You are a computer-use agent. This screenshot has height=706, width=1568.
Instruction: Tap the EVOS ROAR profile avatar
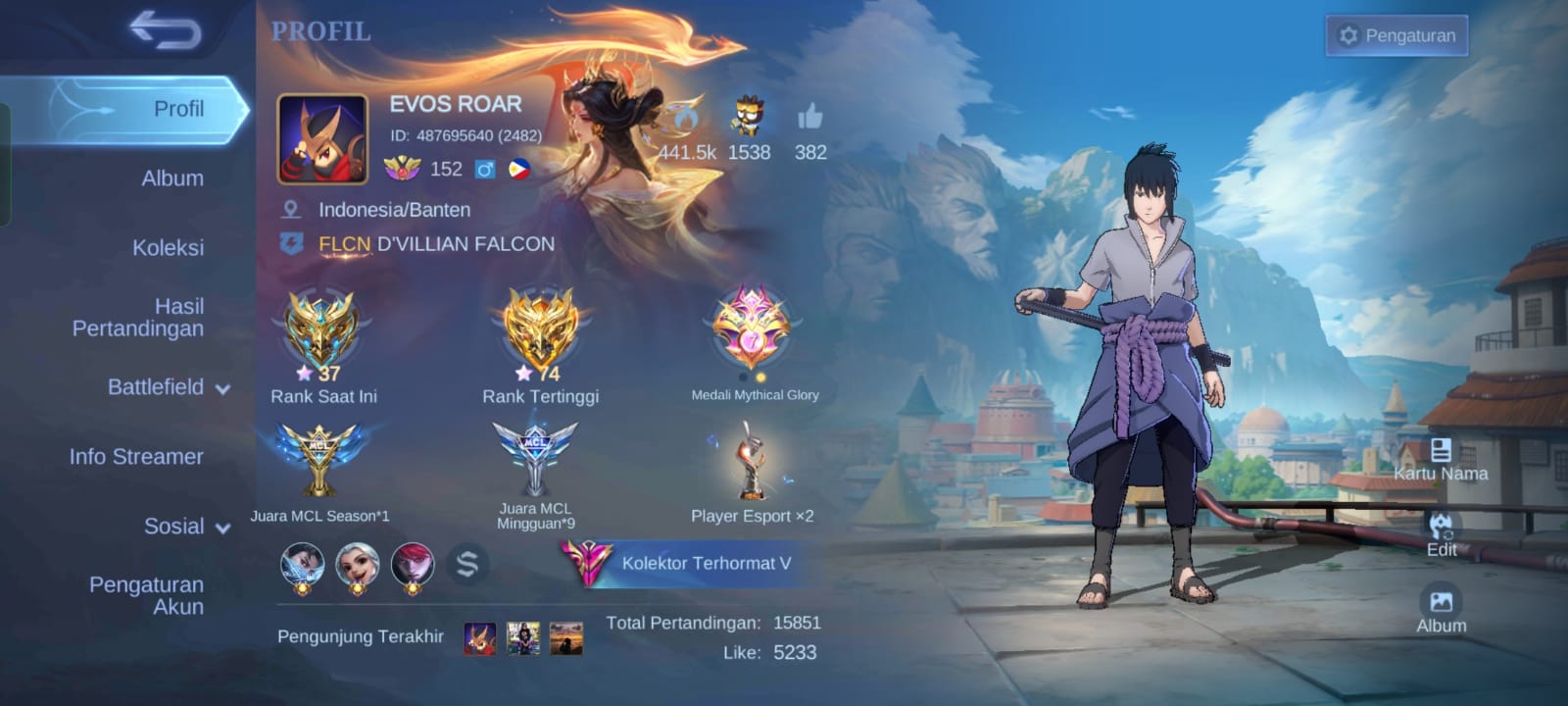tap(322, 139)
